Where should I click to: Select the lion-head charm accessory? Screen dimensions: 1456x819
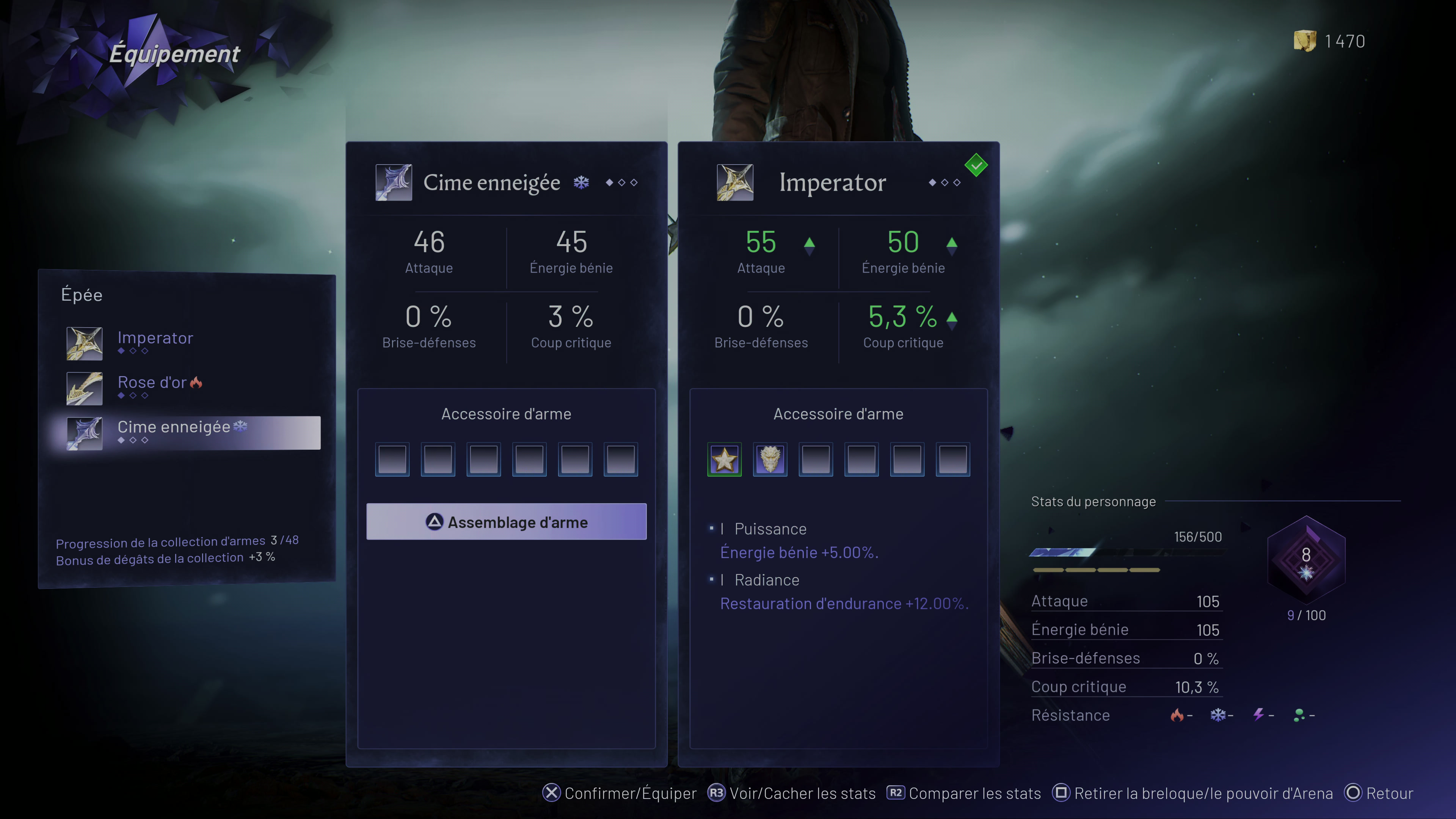point(770,460)
